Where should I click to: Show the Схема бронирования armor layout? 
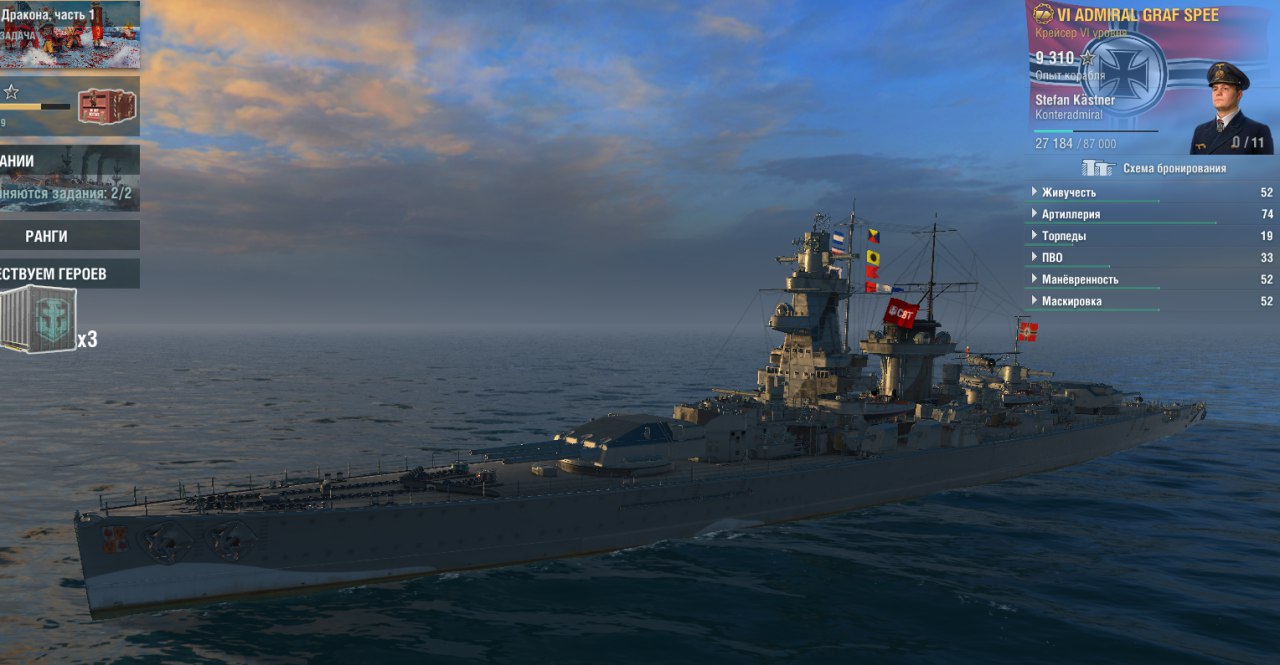(x=1155, y=168)
